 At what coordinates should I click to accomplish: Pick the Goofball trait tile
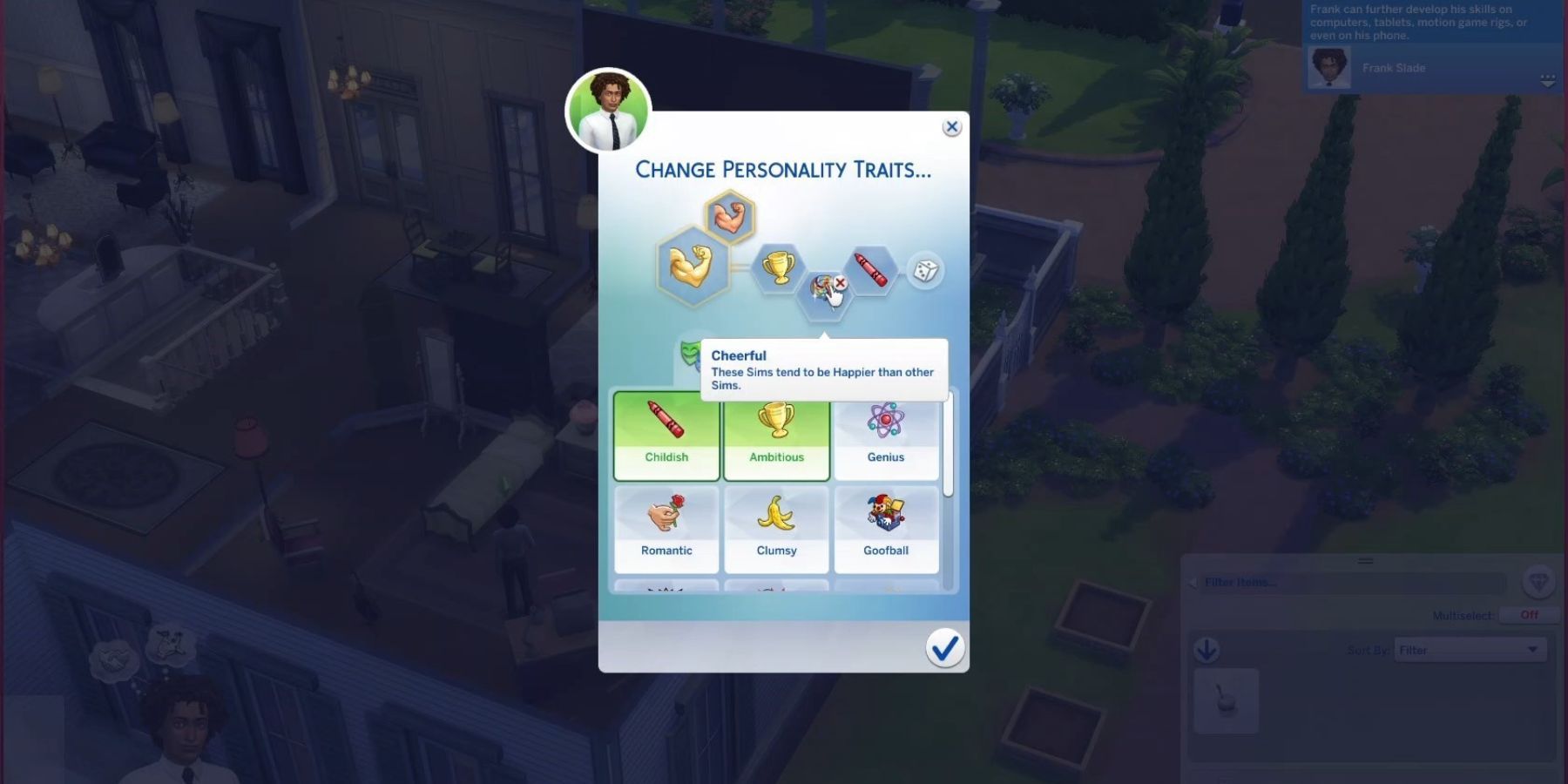pyautogui.click(x=886, y=529)
